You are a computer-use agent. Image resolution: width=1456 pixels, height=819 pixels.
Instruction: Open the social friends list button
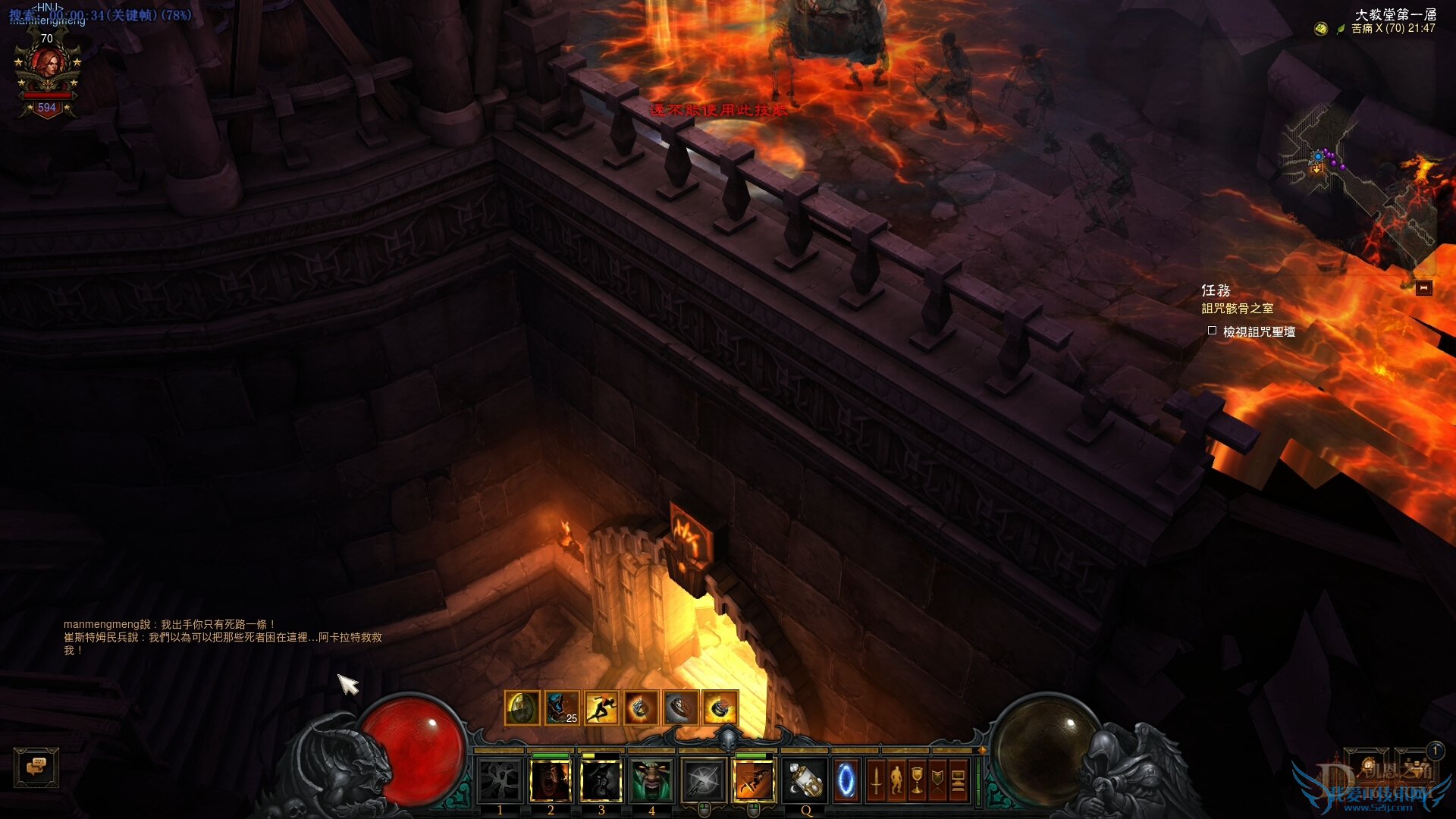1416,766
